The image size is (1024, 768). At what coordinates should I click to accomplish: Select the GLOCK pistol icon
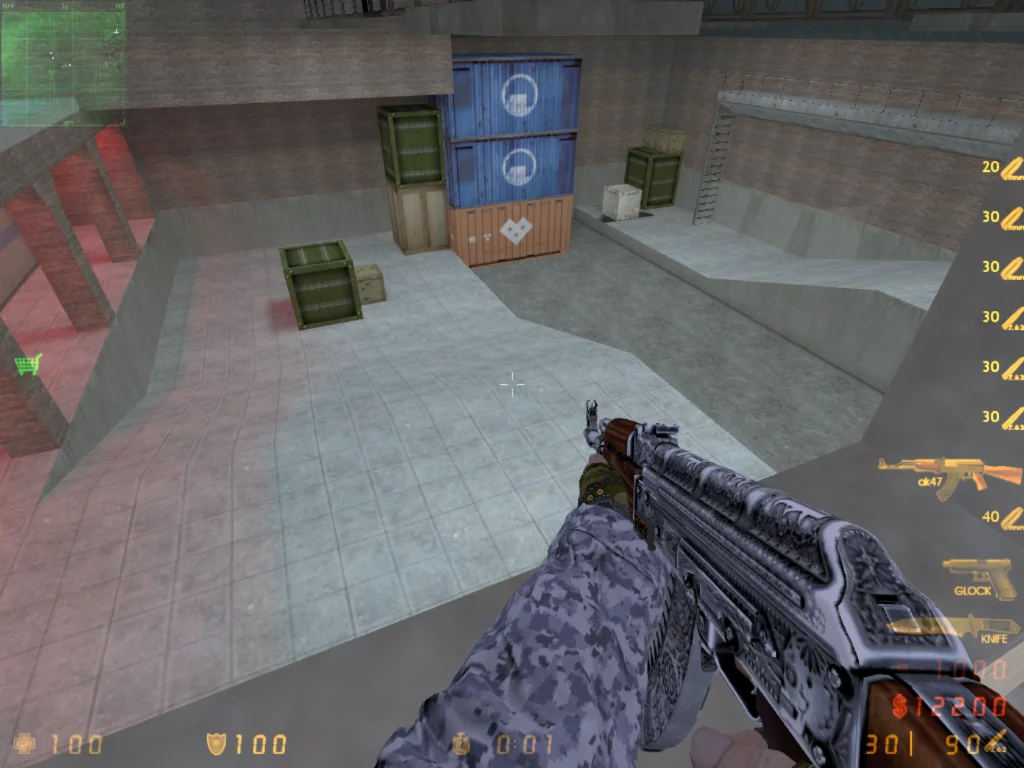pos(977,575)
